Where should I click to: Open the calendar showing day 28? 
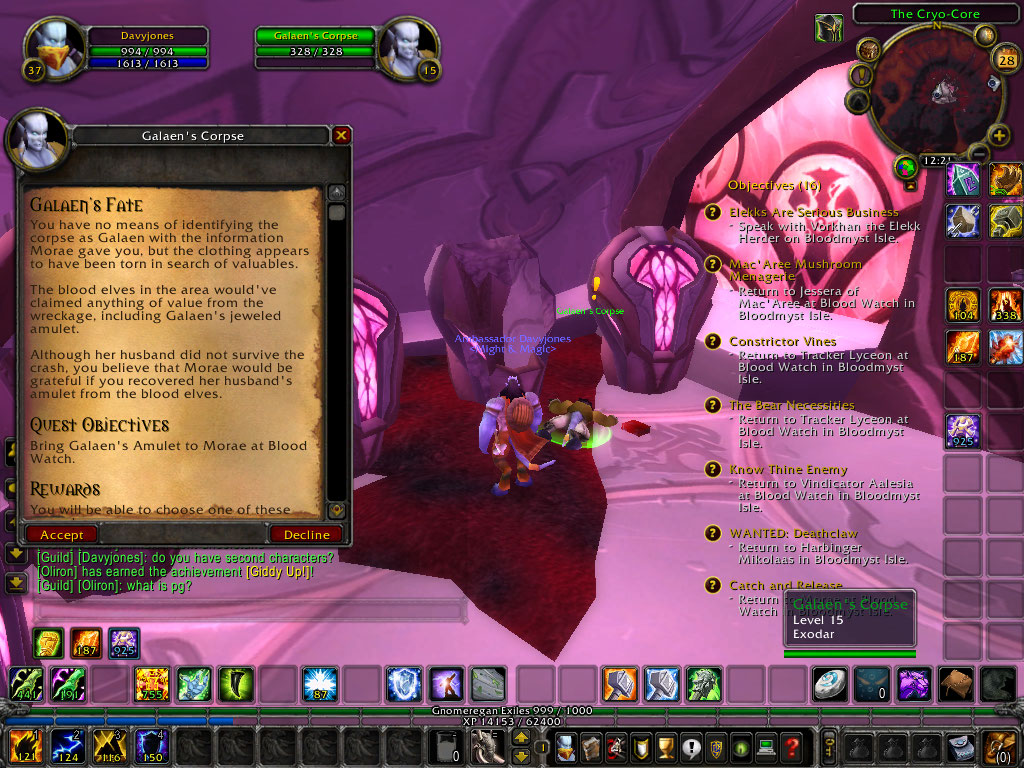(1006, 60)
